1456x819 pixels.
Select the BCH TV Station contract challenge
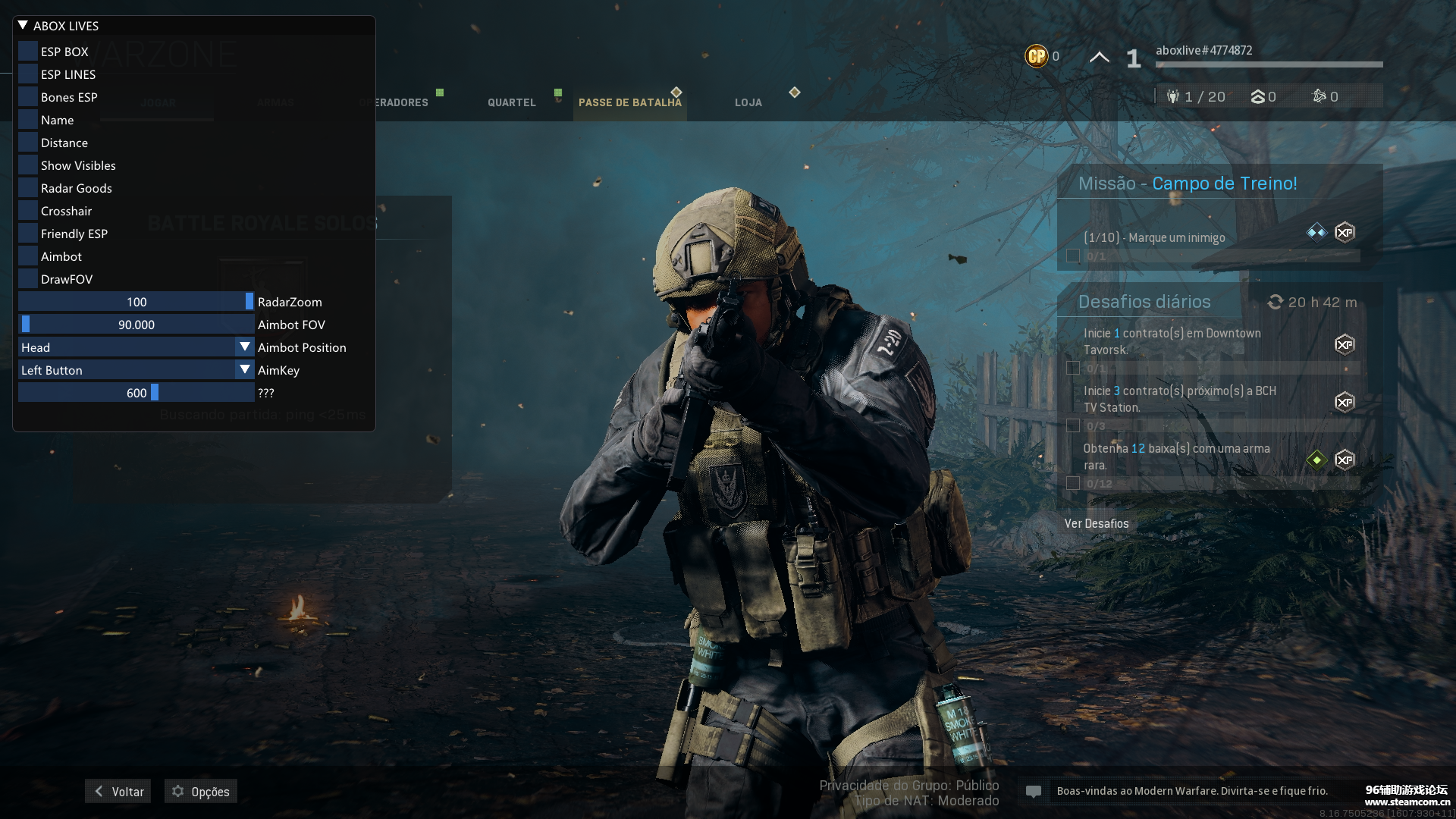[1179, 399]
